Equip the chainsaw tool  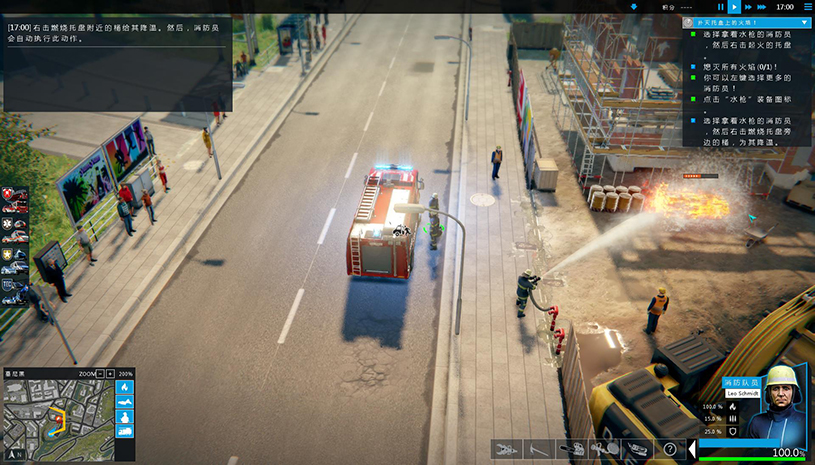click(571, 449)
